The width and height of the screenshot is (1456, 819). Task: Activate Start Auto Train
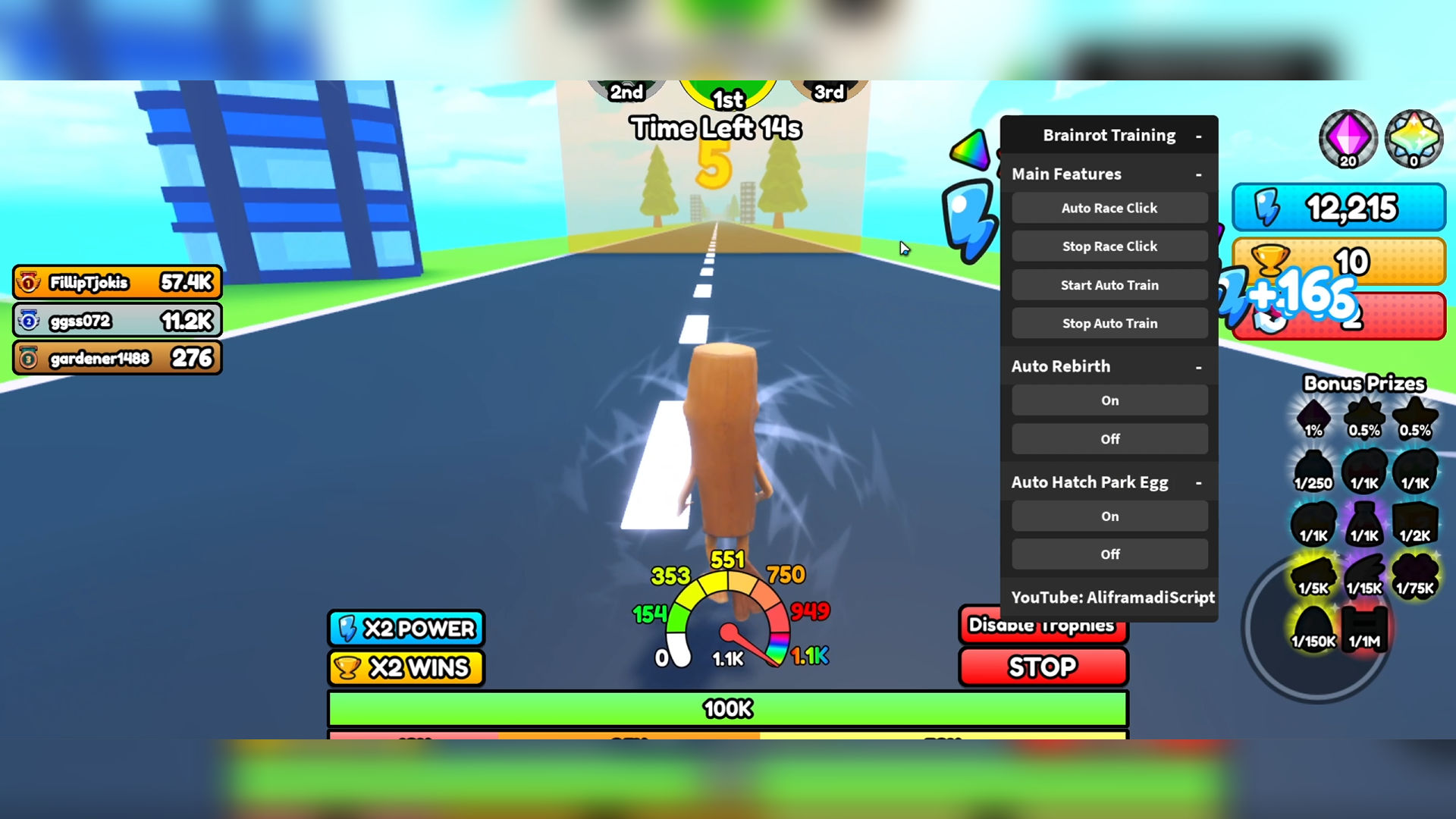[1109, 285]
